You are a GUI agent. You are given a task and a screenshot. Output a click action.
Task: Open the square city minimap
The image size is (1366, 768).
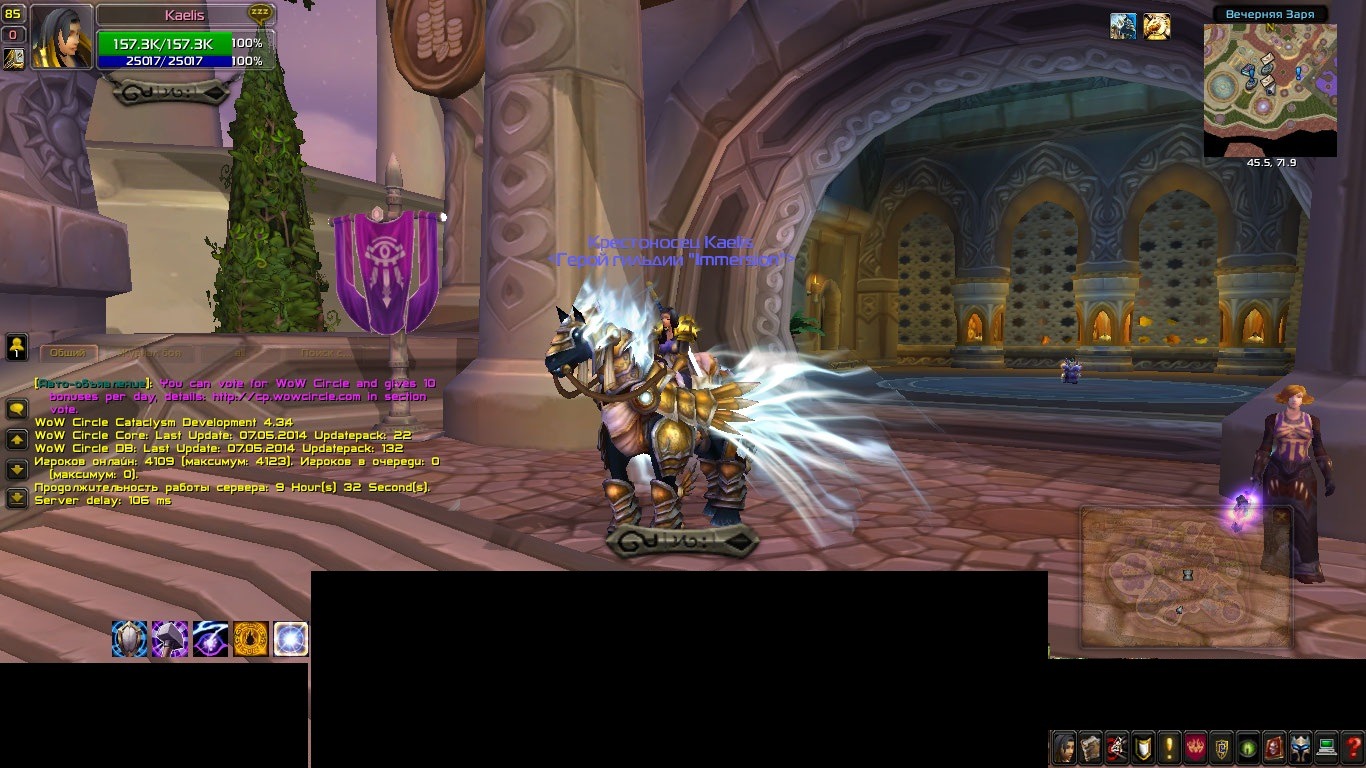(1270, 90)
